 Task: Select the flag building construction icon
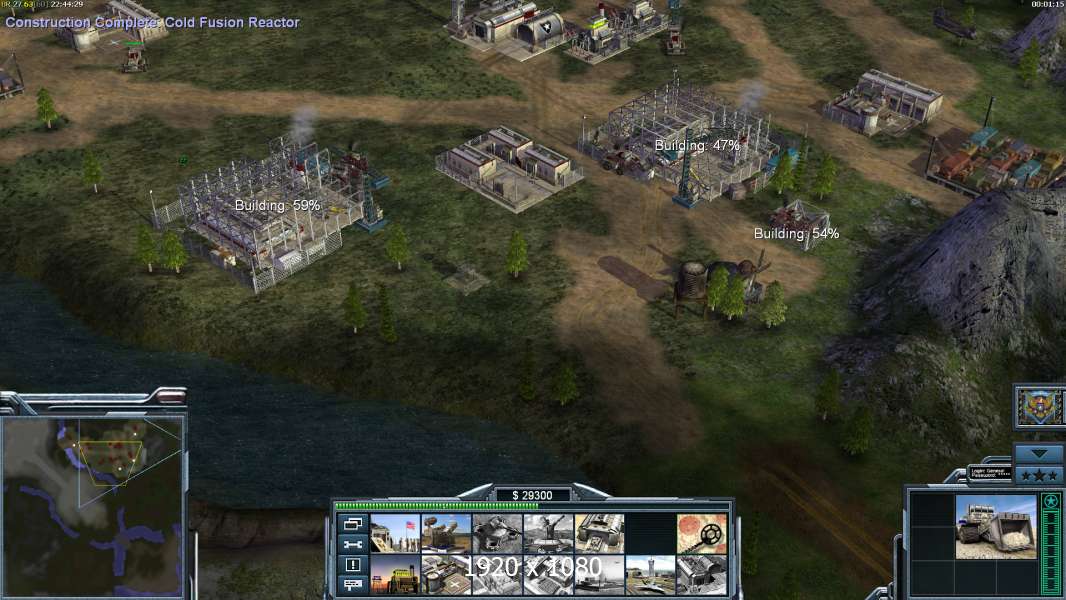[x=395, y=533]
